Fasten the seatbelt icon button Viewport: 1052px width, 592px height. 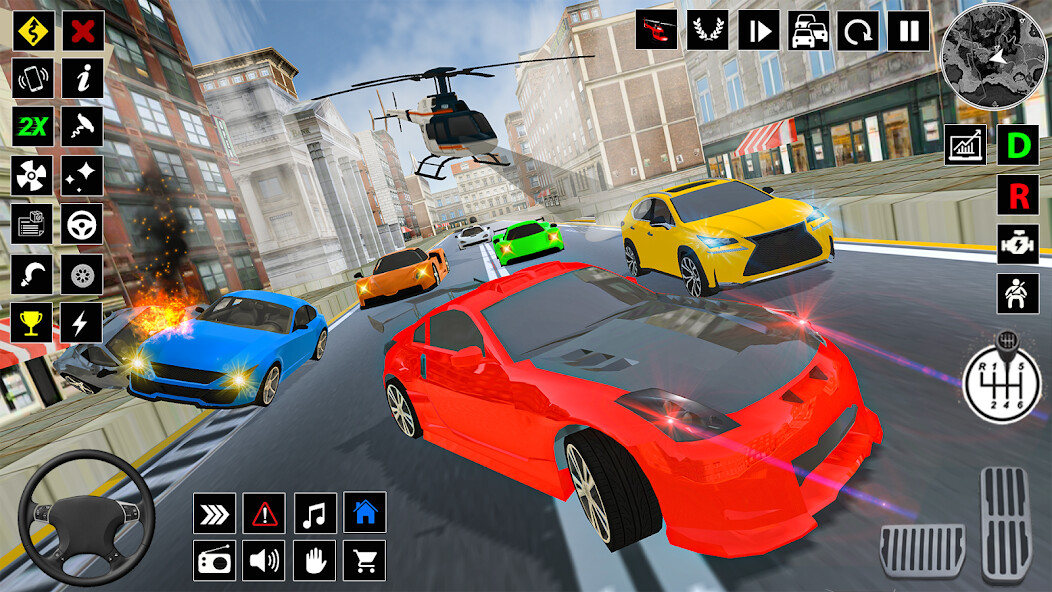tap(1018, 293)
